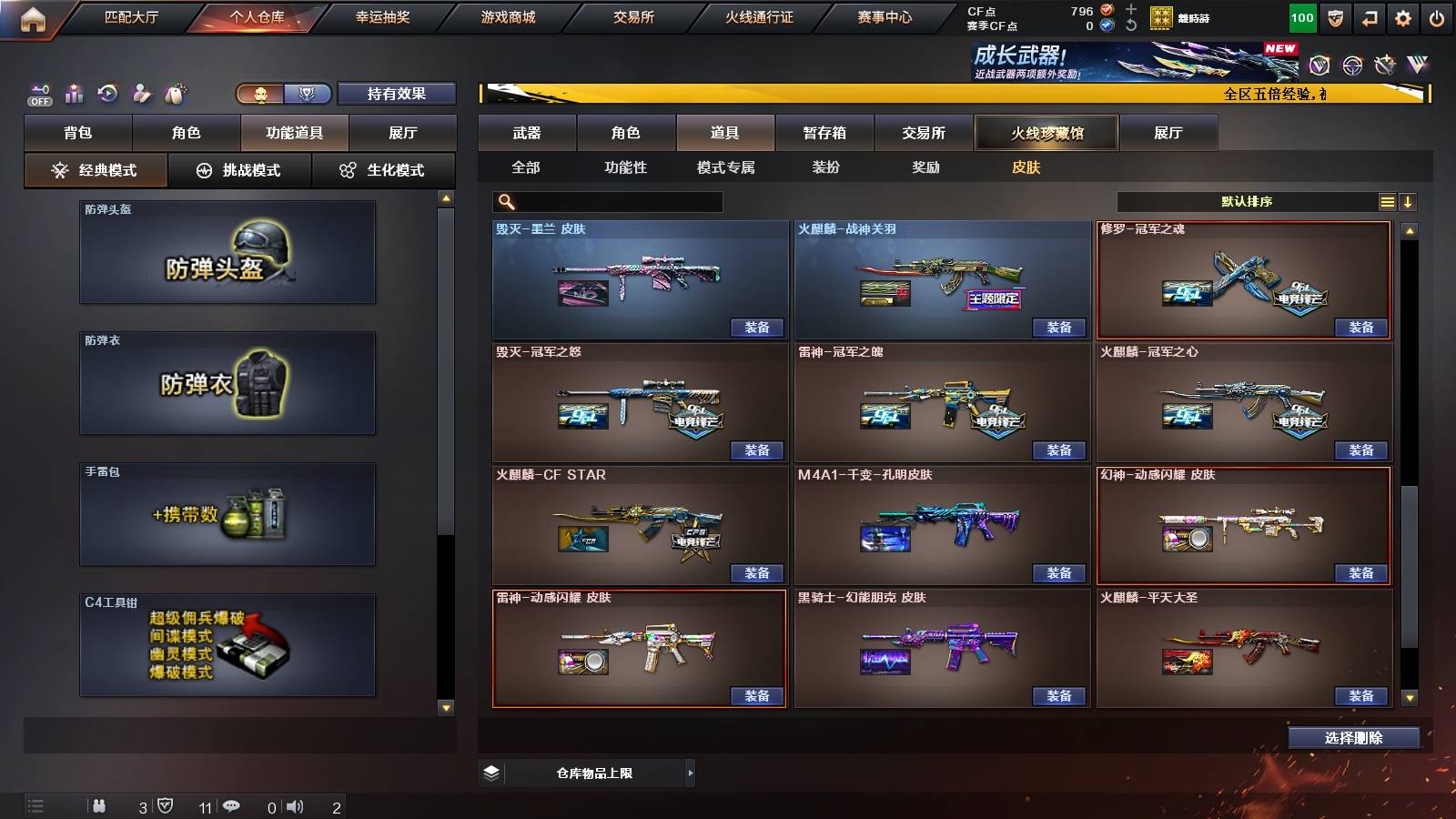Switch the character/rank toggle to the shield side

(307, 93)
